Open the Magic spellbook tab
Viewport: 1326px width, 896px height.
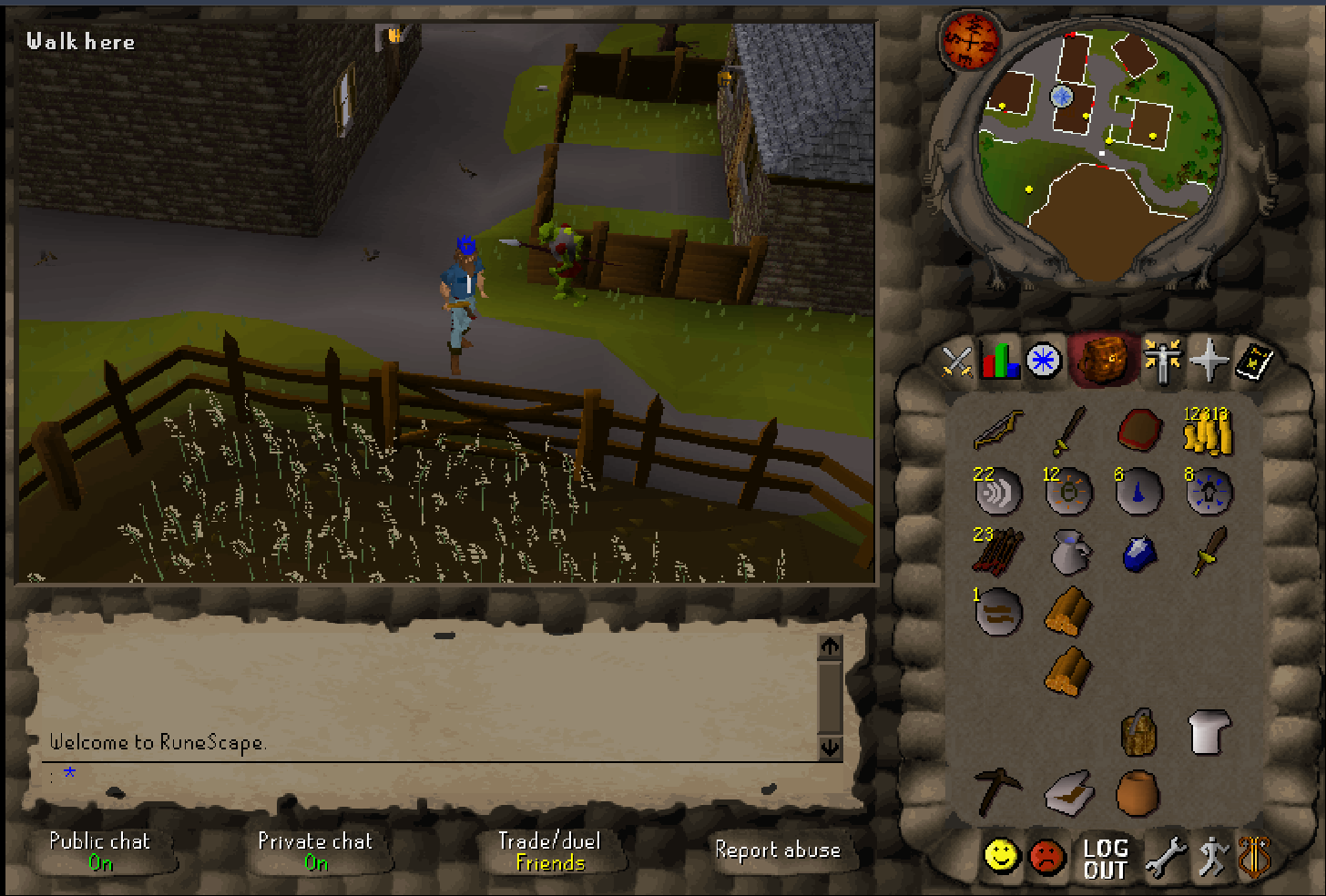[1211, 360]
